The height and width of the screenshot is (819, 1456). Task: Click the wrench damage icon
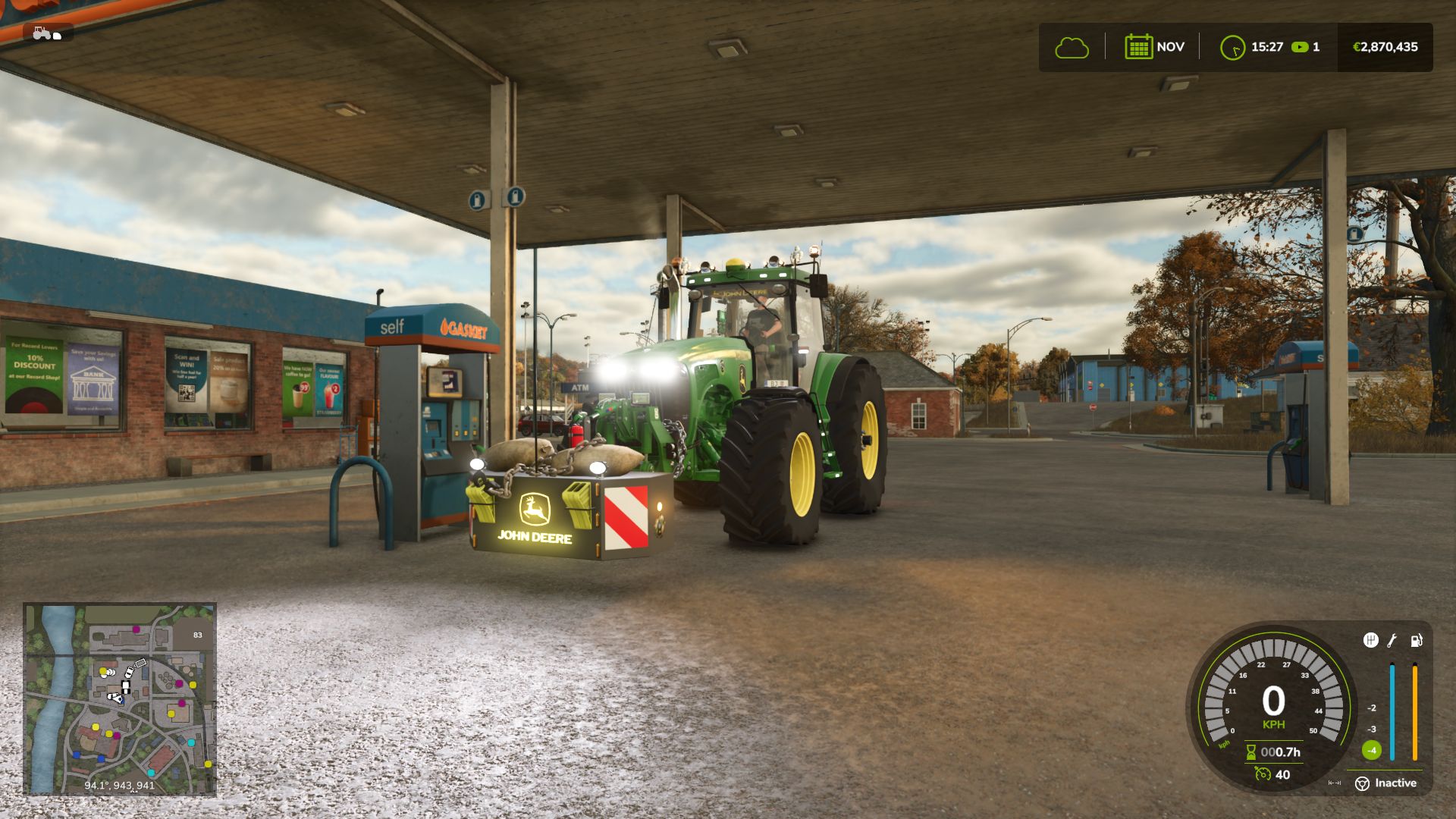point(1392,641)
